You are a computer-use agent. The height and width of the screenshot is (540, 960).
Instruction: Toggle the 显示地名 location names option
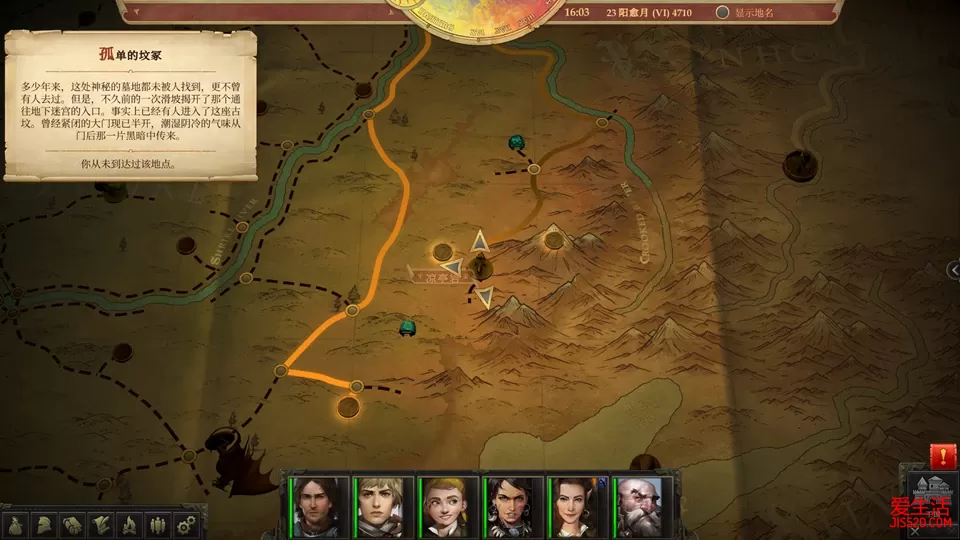(x=723, y=13)
